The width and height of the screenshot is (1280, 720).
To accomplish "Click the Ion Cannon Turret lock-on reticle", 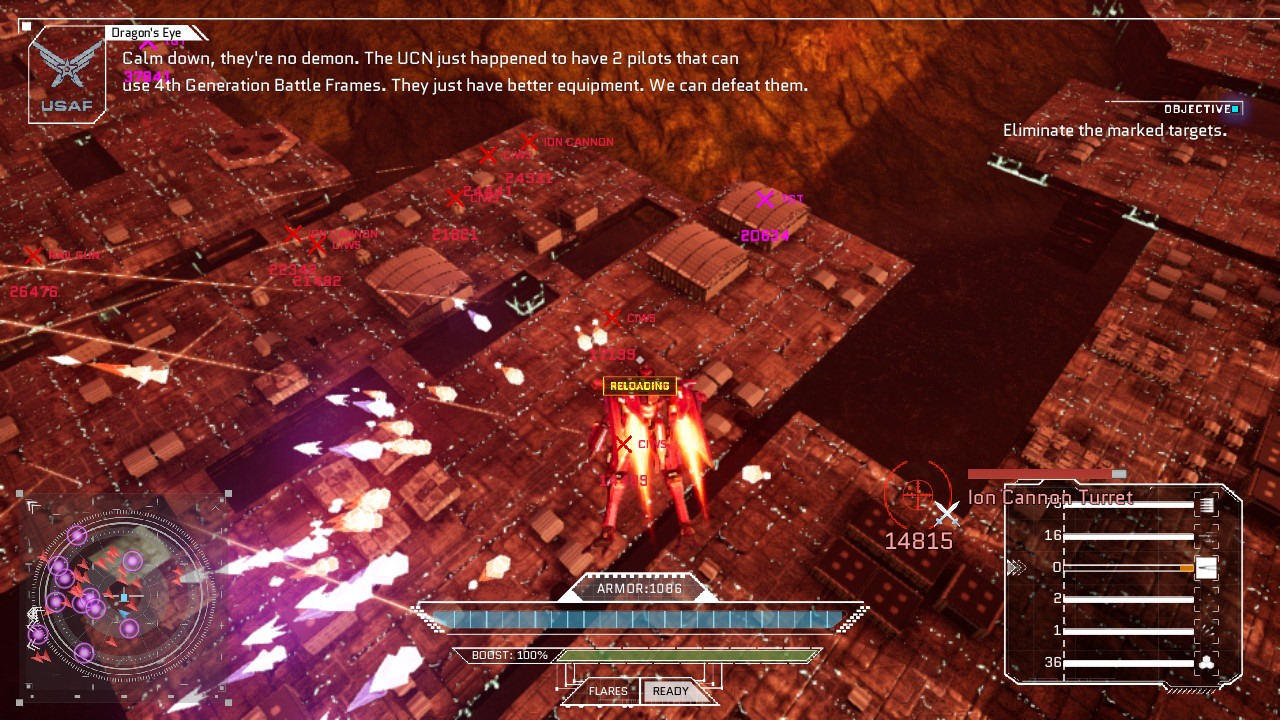I will pos(917,492).
